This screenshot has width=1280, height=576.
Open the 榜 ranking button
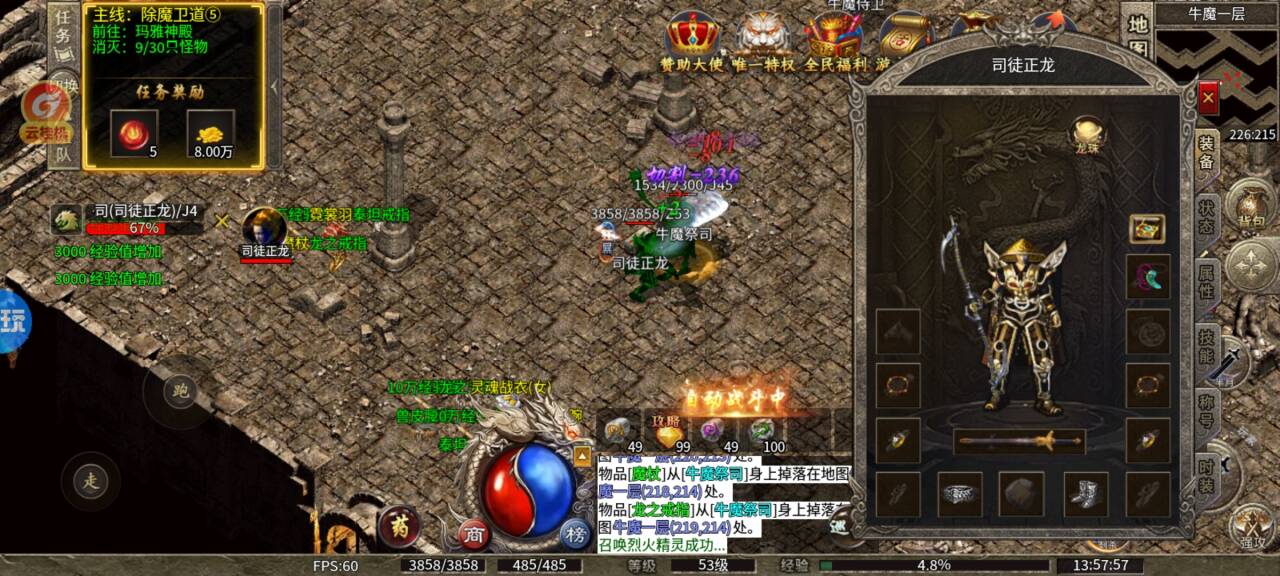(x=574, y=532)
